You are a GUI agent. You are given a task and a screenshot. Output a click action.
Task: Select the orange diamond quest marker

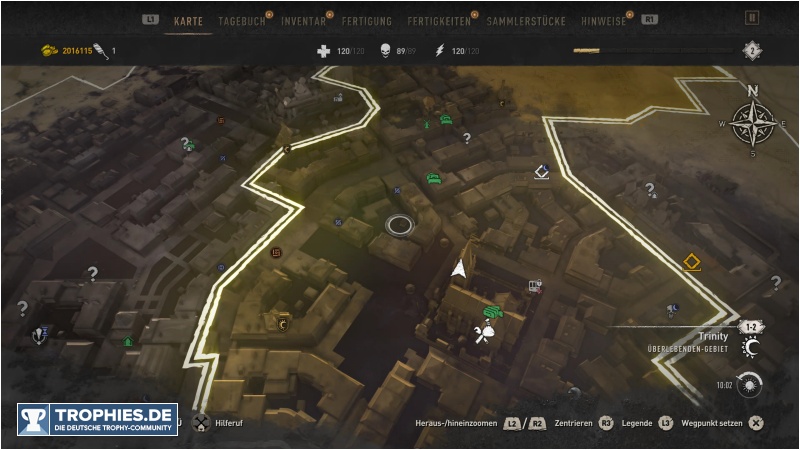coord(691,263)
